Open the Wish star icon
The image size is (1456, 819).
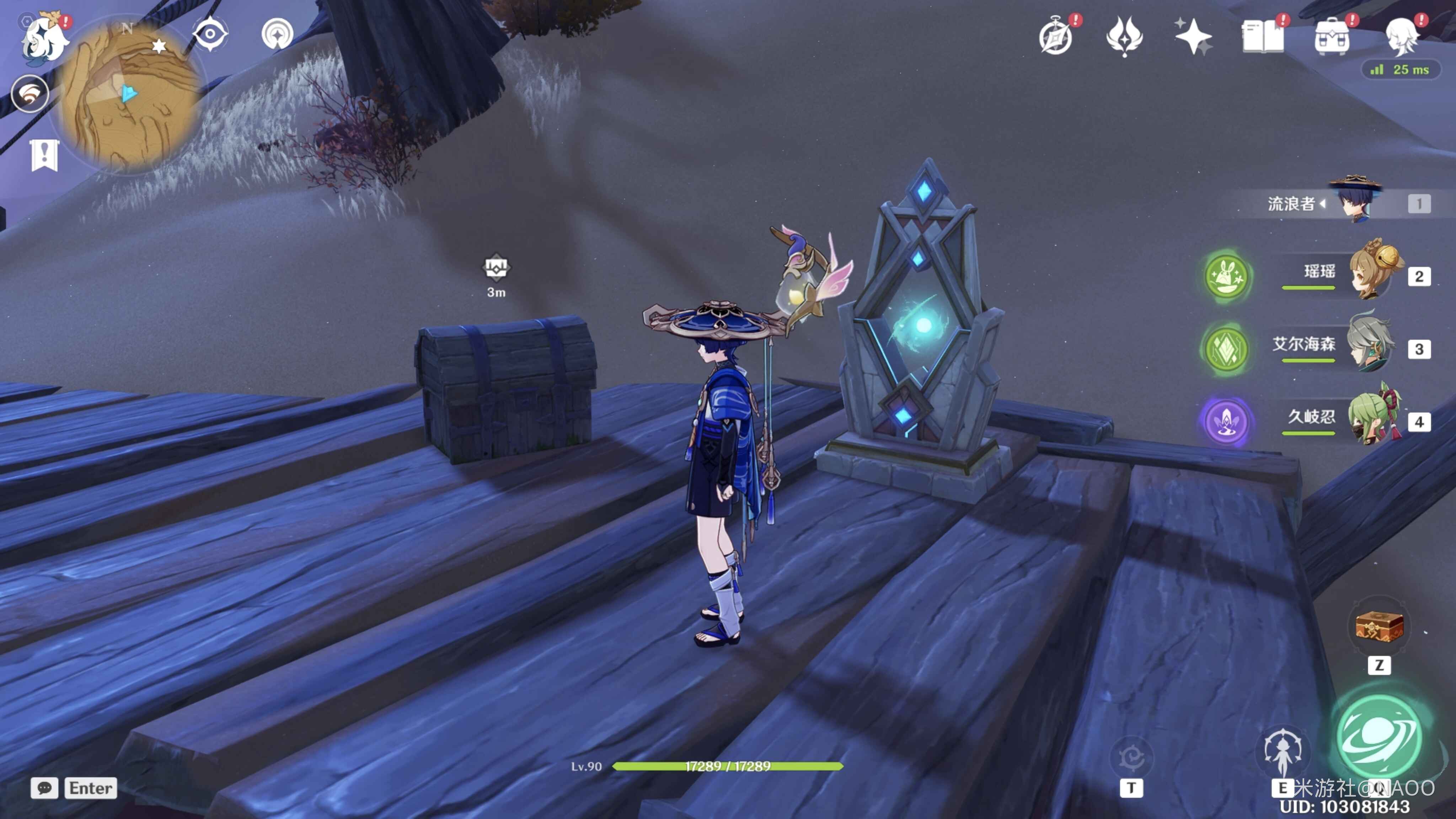click(x=1193, y=37)
